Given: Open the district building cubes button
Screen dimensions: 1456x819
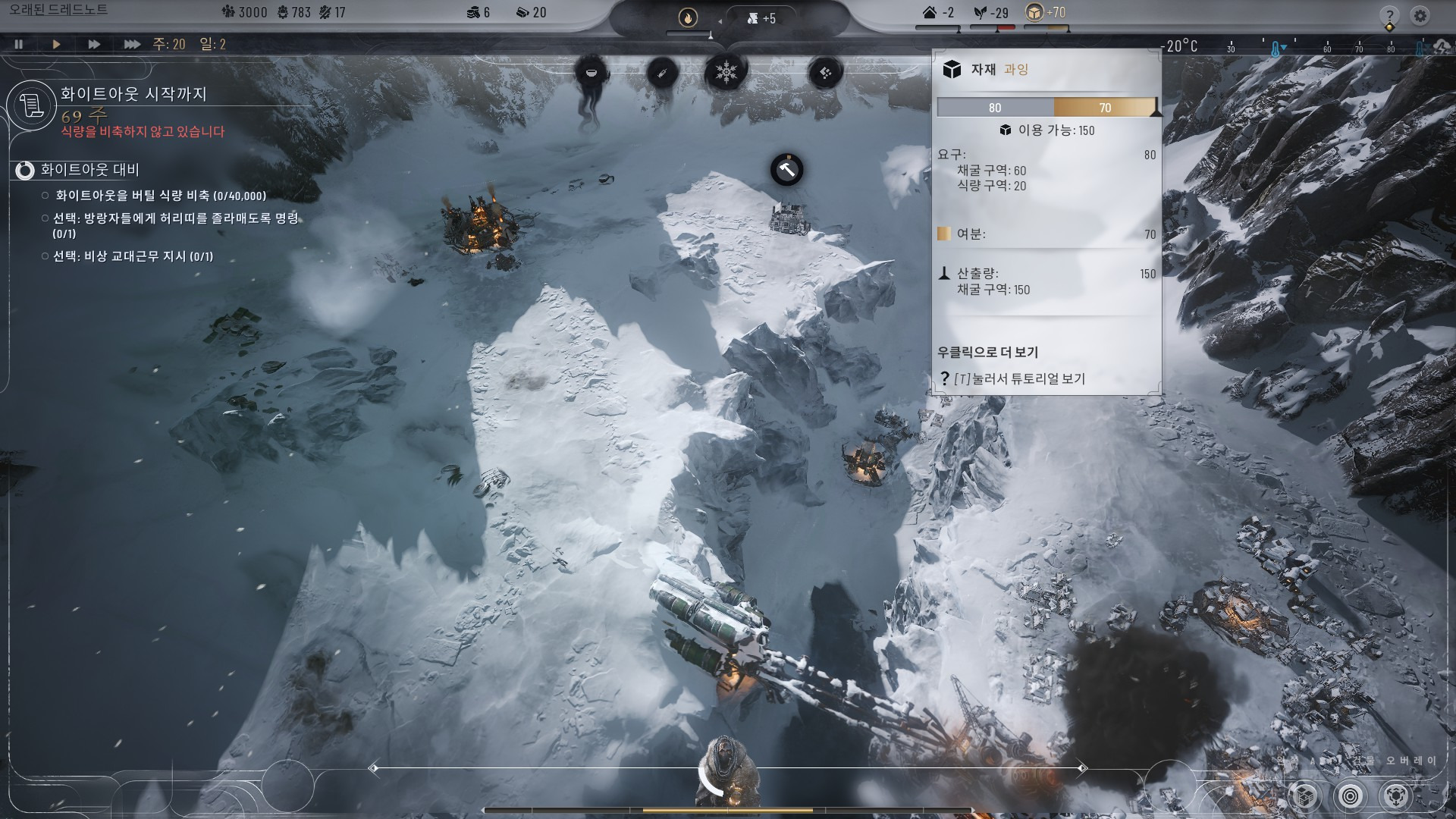Looking at the screenshot, I should (x=1304, y=795).
